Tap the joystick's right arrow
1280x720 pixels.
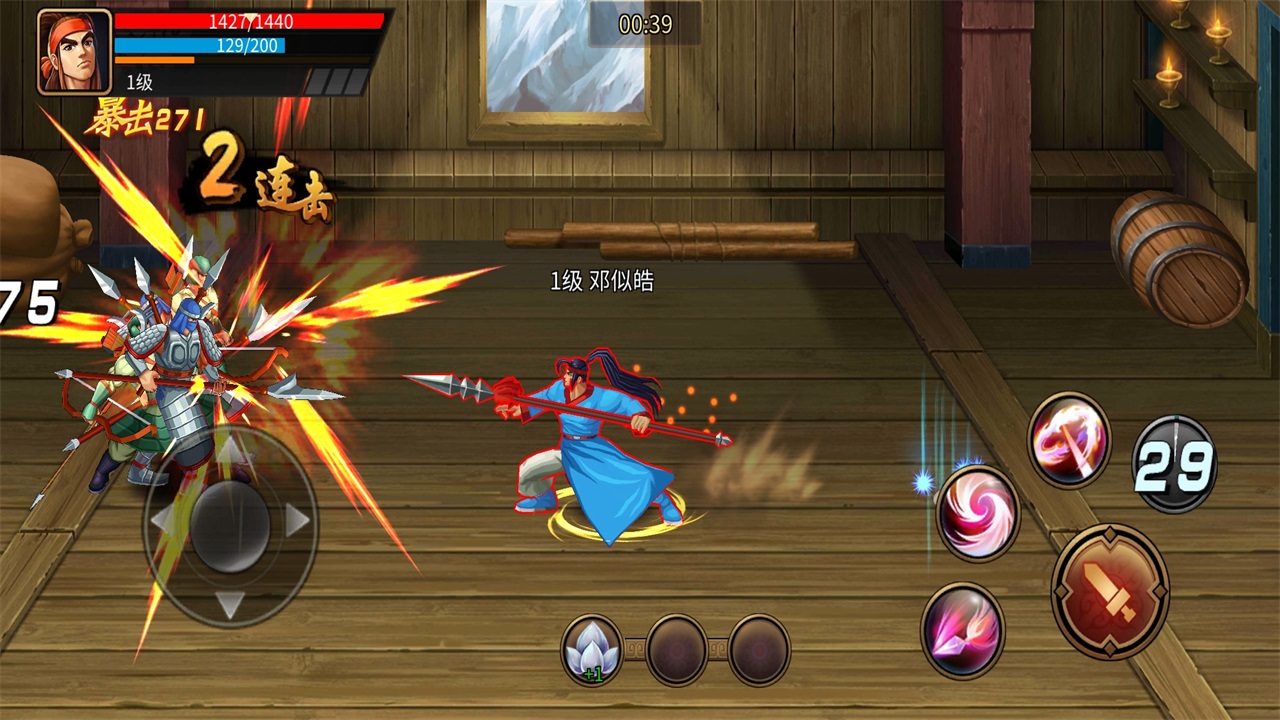click(x=298, y=520)
